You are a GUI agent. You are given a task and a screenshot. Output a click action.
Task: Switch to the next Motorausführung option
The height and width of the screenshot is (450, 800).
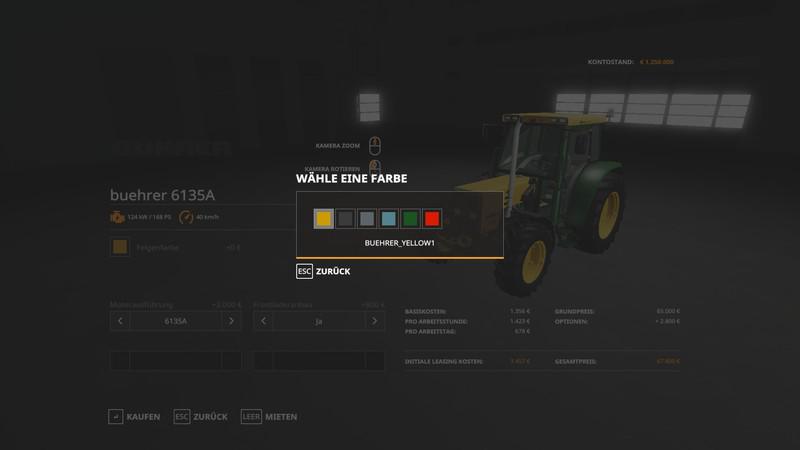pyautogui.click(x=231, y=321)
